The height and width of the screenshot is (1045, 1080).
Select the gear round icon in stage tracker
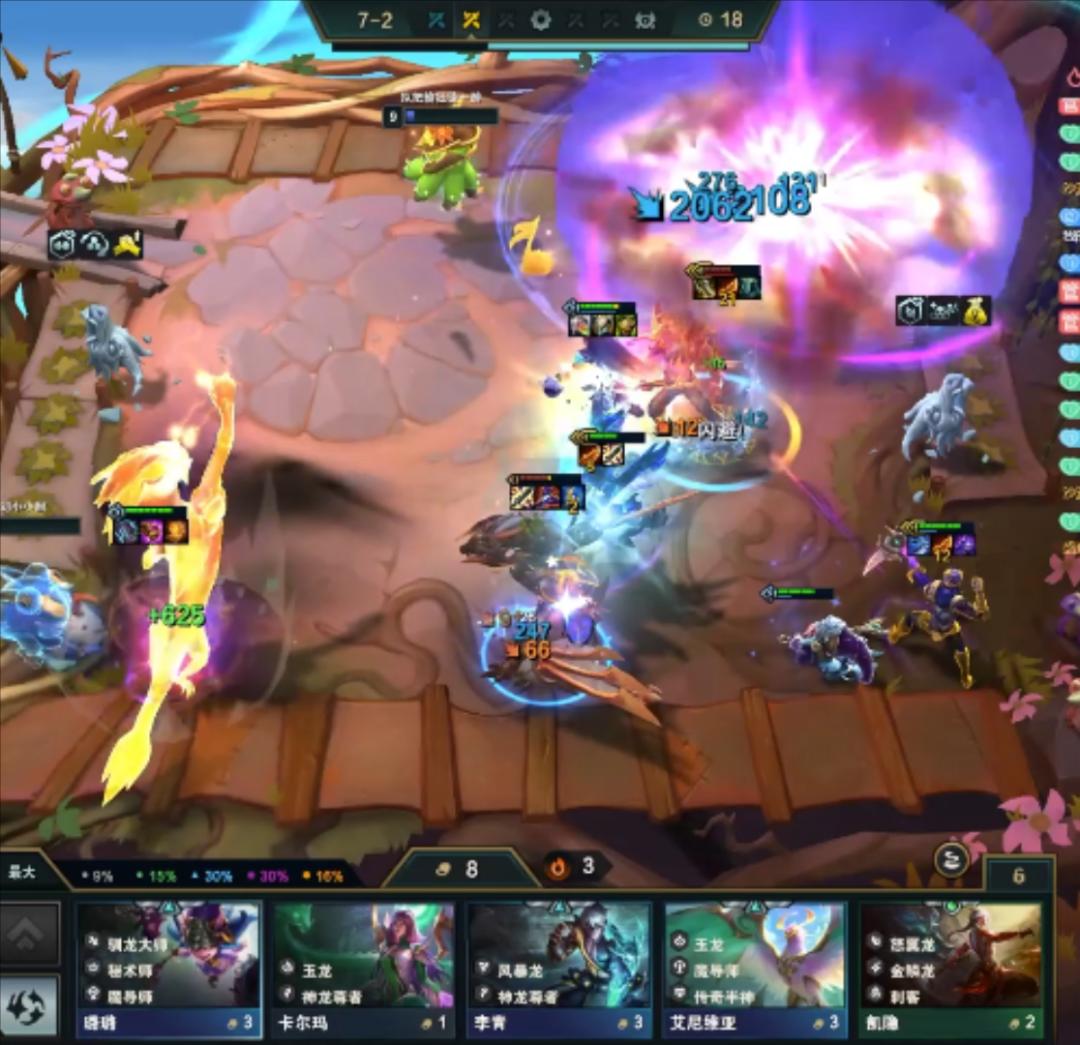tap(541, 20)
